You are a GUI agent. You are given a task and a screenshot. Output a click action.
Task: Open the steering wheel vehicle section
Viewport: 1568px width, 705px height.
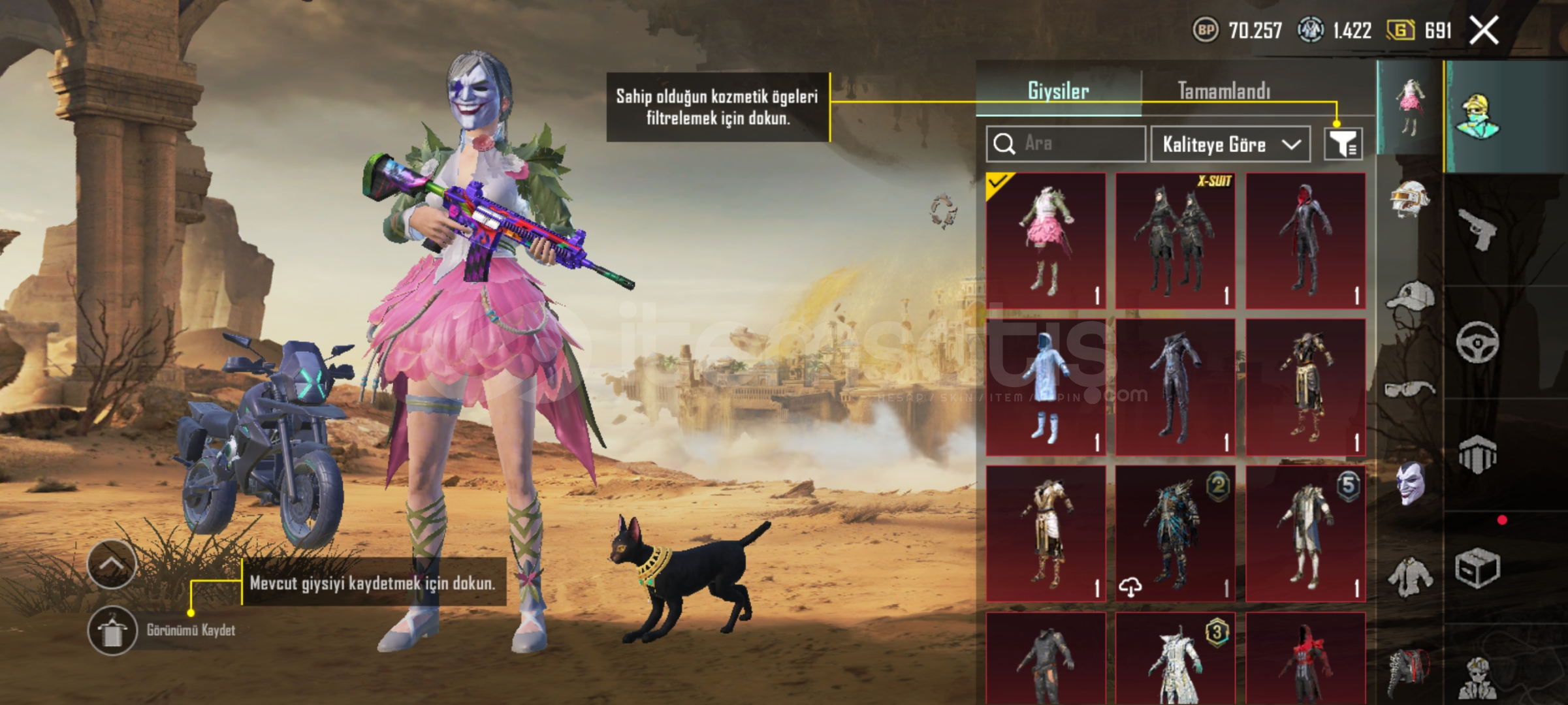(x=1477, y=342)
